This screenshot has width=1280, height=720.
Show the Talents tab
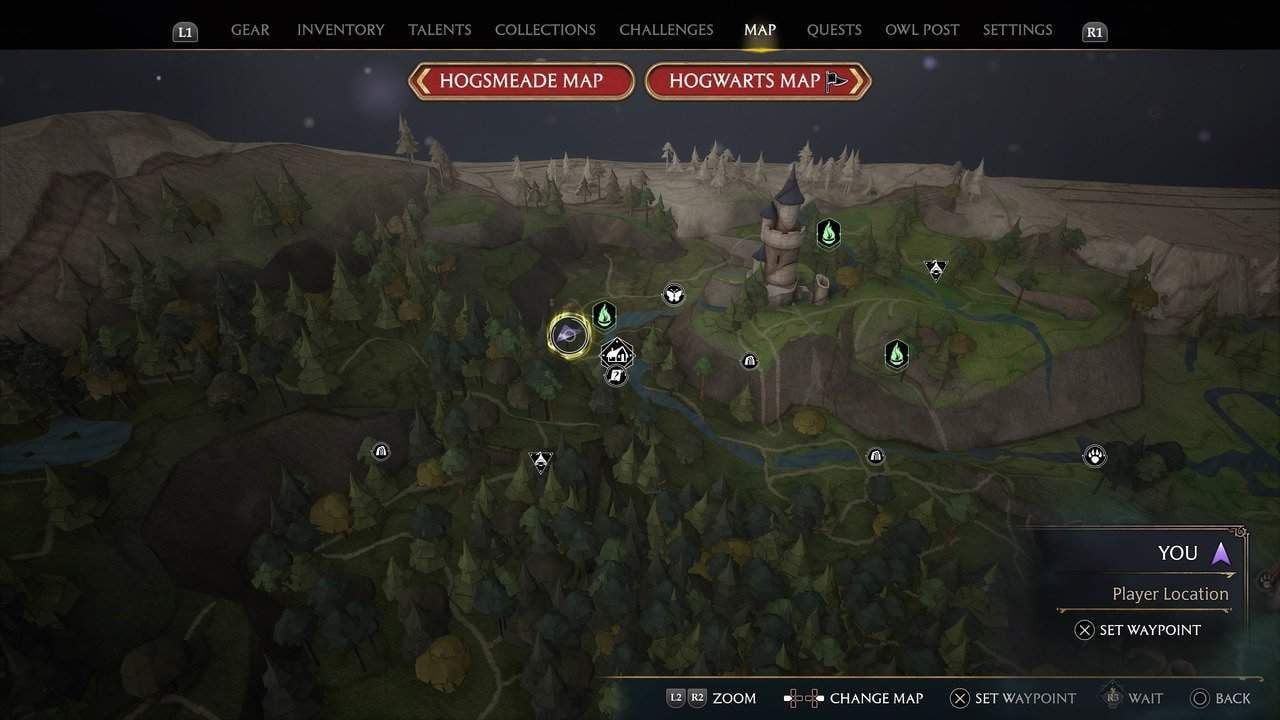(x=439, y=30)
